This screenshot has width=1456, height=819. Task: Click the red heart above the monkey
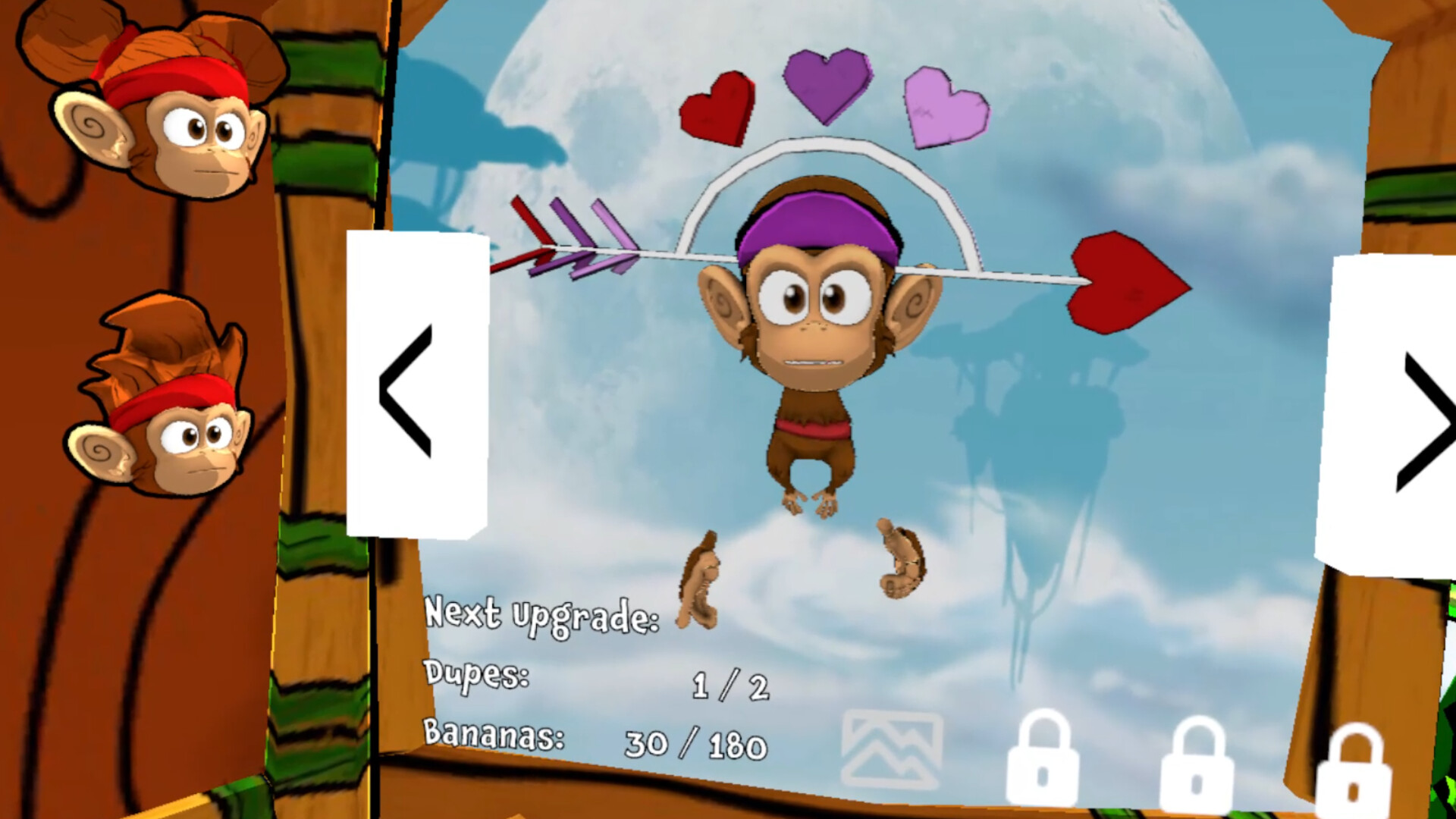[x=717, y=106]
